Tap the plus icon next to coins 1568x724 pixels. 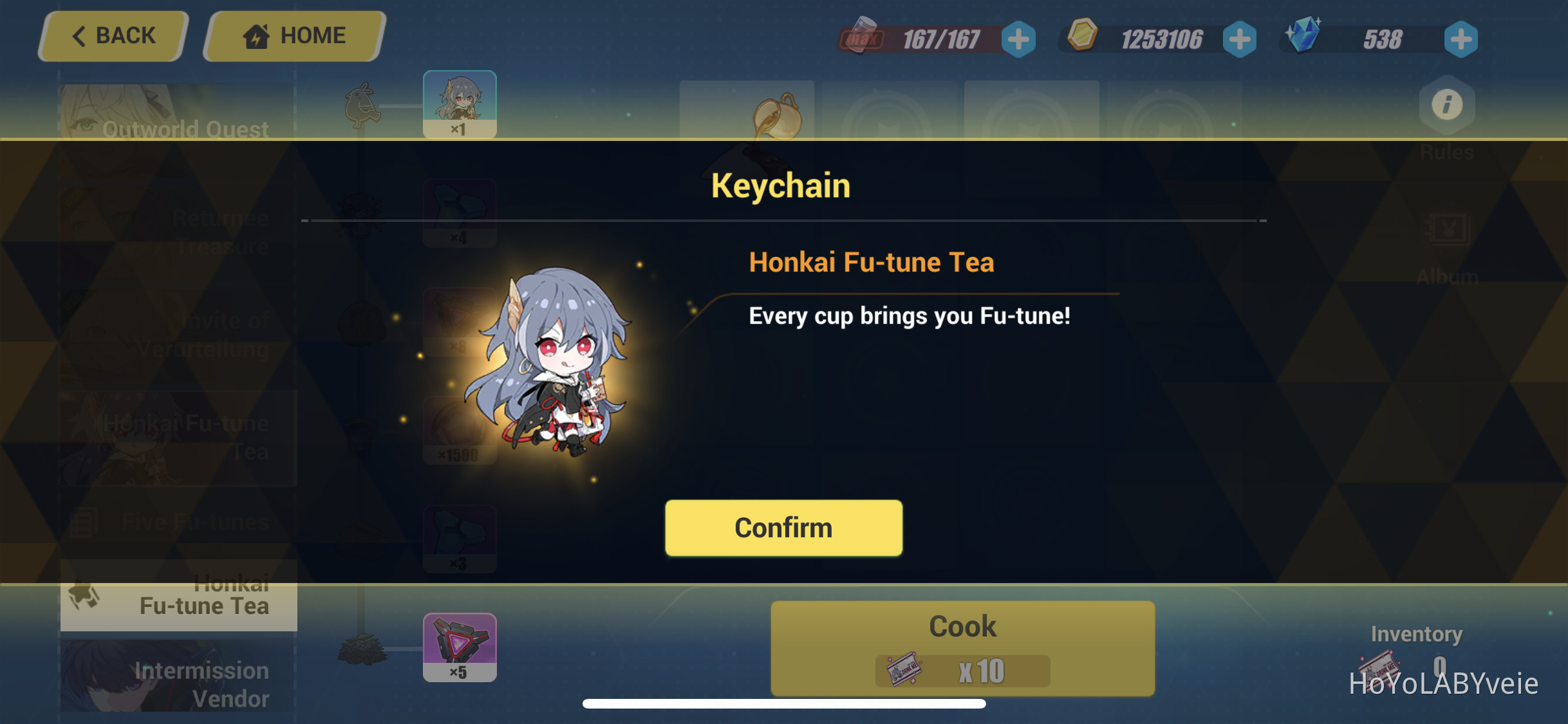[1240, 39]
